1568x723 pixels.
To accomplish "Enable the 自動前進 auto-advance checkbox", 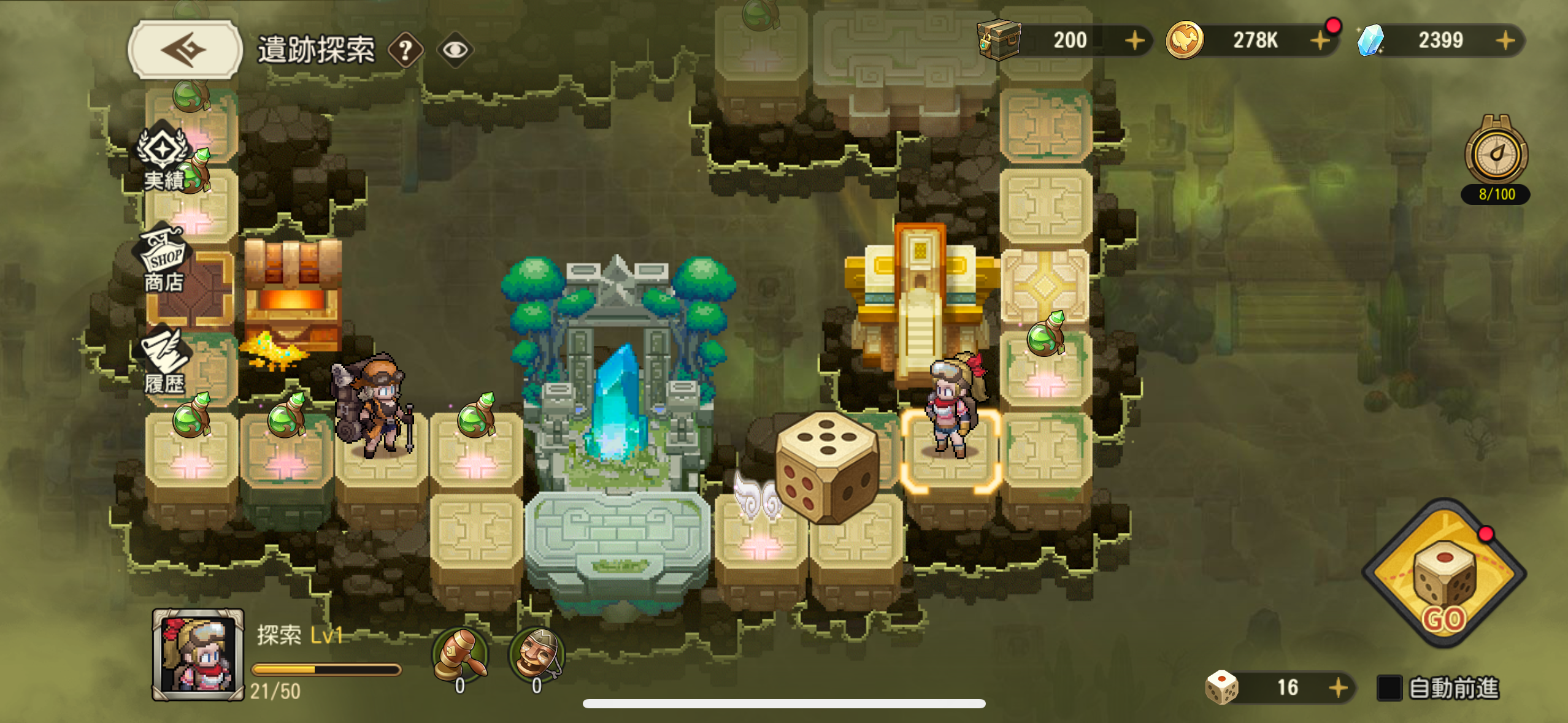I will pyautogui.click(x=1389, y=687).
